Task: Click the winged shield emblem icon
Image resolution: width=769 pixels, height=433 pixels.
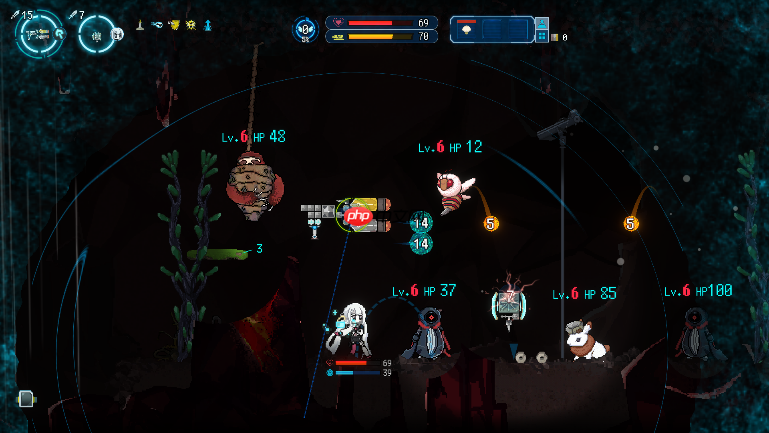Action: [304, 30]
